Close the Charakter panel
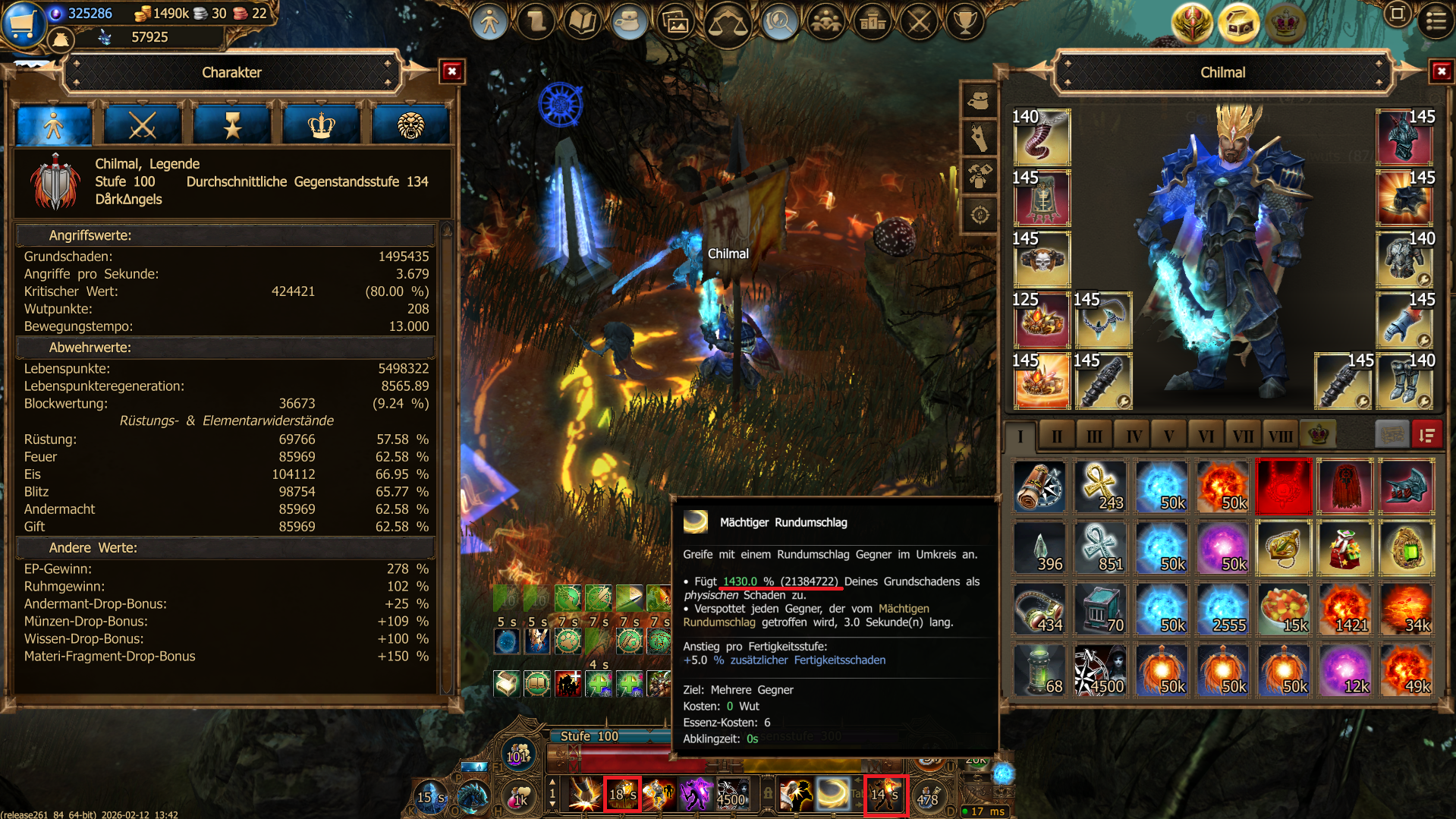1456x819 pixels. 452,71
